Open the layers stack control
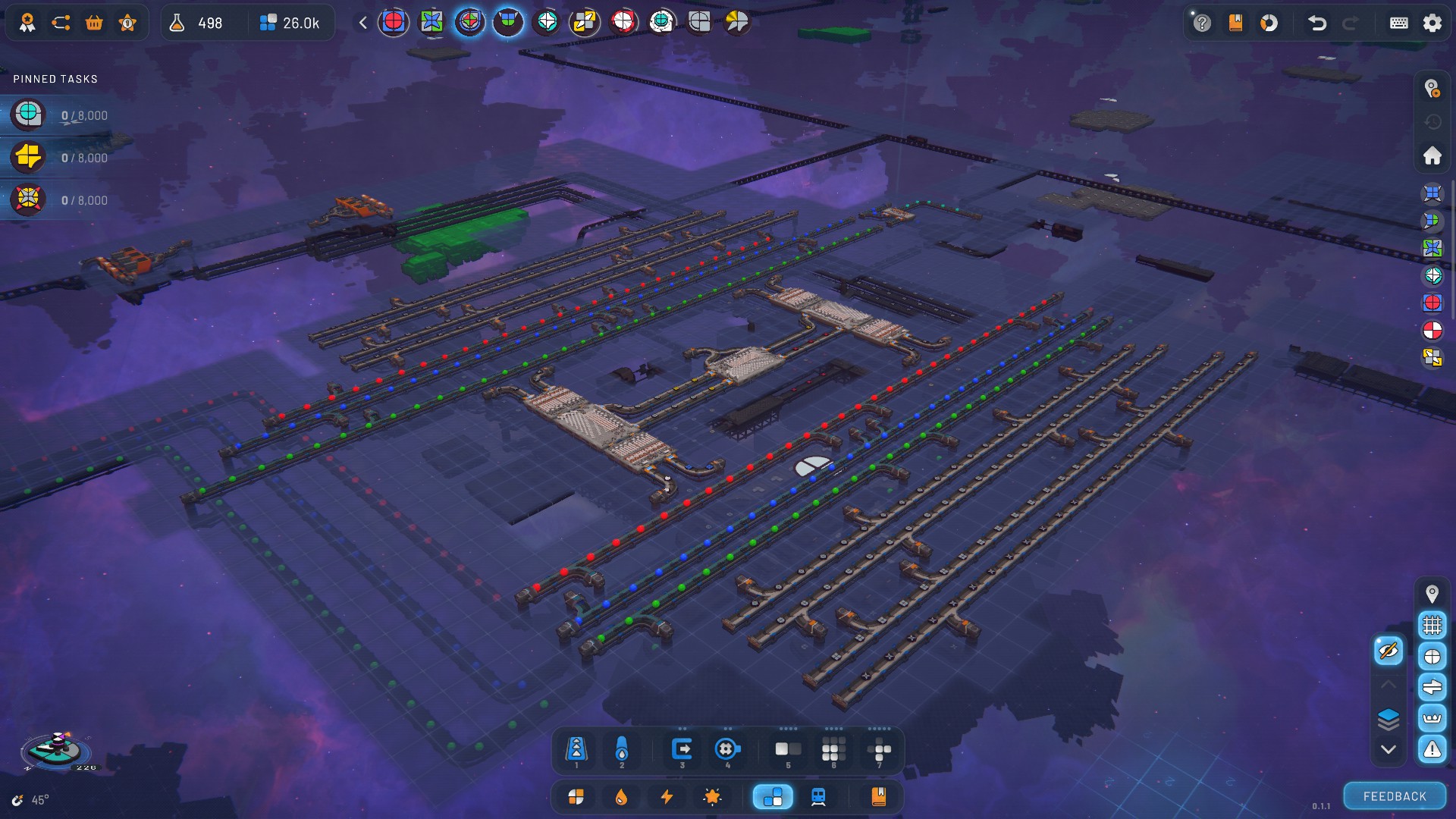Image resolution: width=1456 pixels, height=819 pixels. click(x=1389, y=718)
